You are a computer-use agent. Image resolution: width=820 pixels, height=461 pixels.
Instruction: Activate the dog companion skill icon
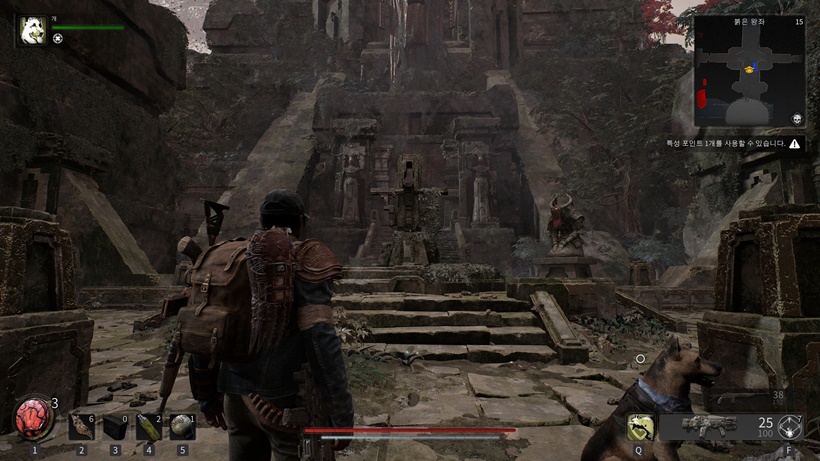click(x=640, y=427)
